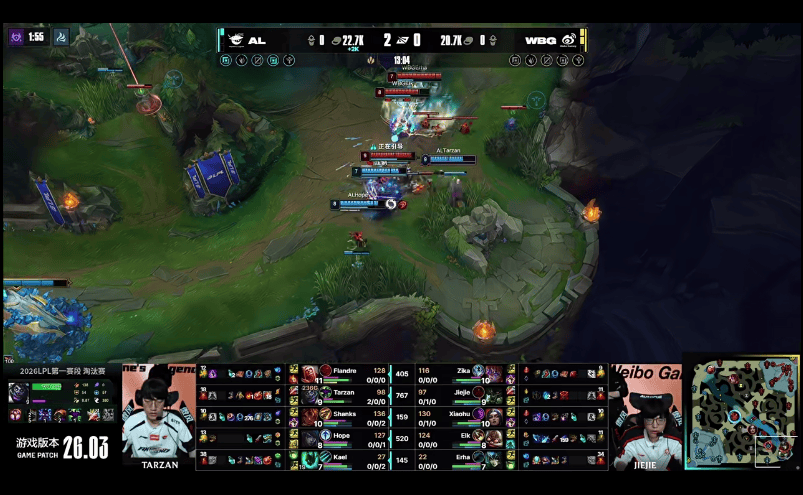The width and height of the screenshot is (803, 495).
Task: Click the WBG team logo in the top bar
Action: click(x=569, y=40)
